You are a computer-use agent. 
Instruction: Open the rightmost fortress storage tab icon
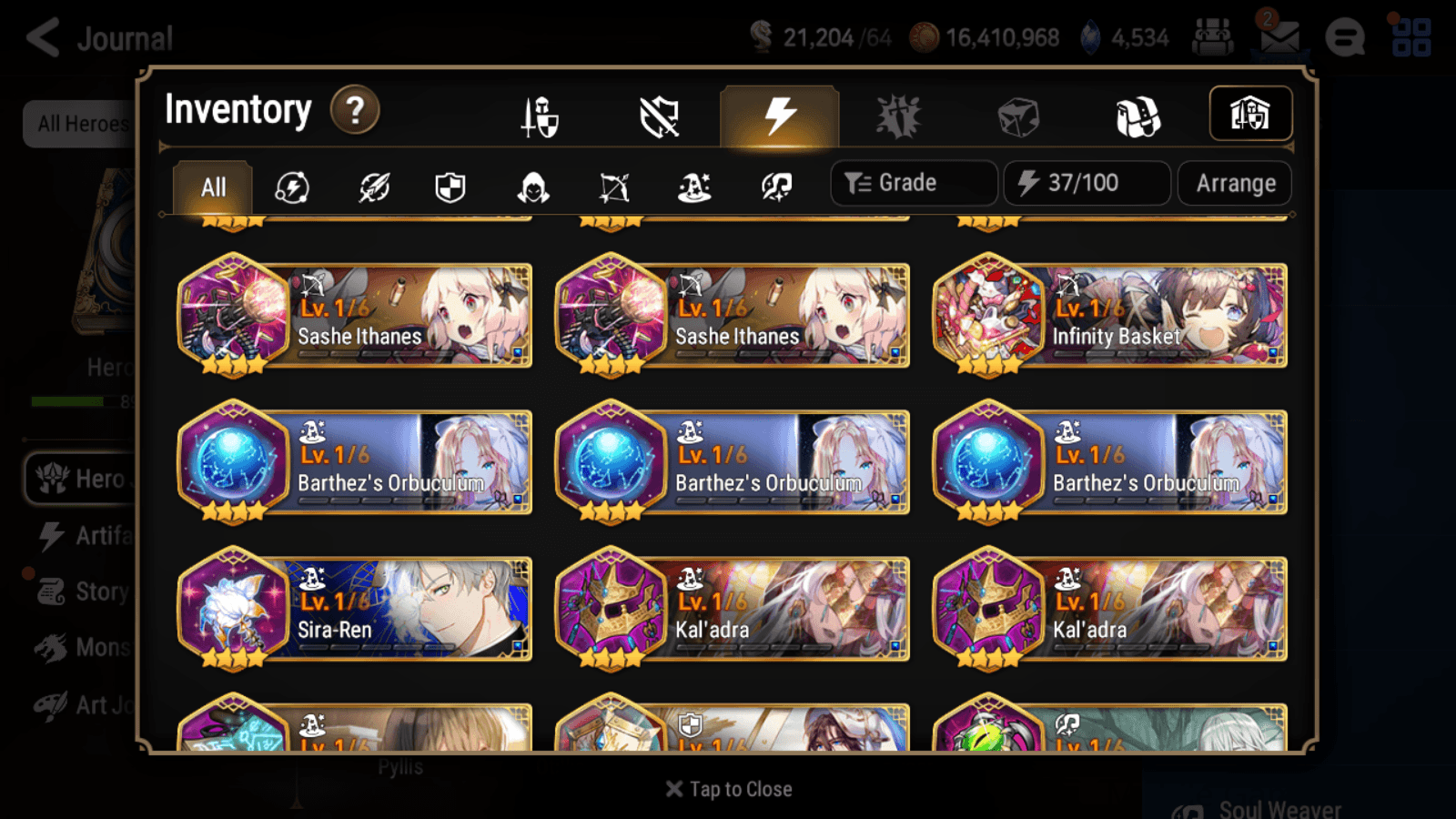(1250, 114)
